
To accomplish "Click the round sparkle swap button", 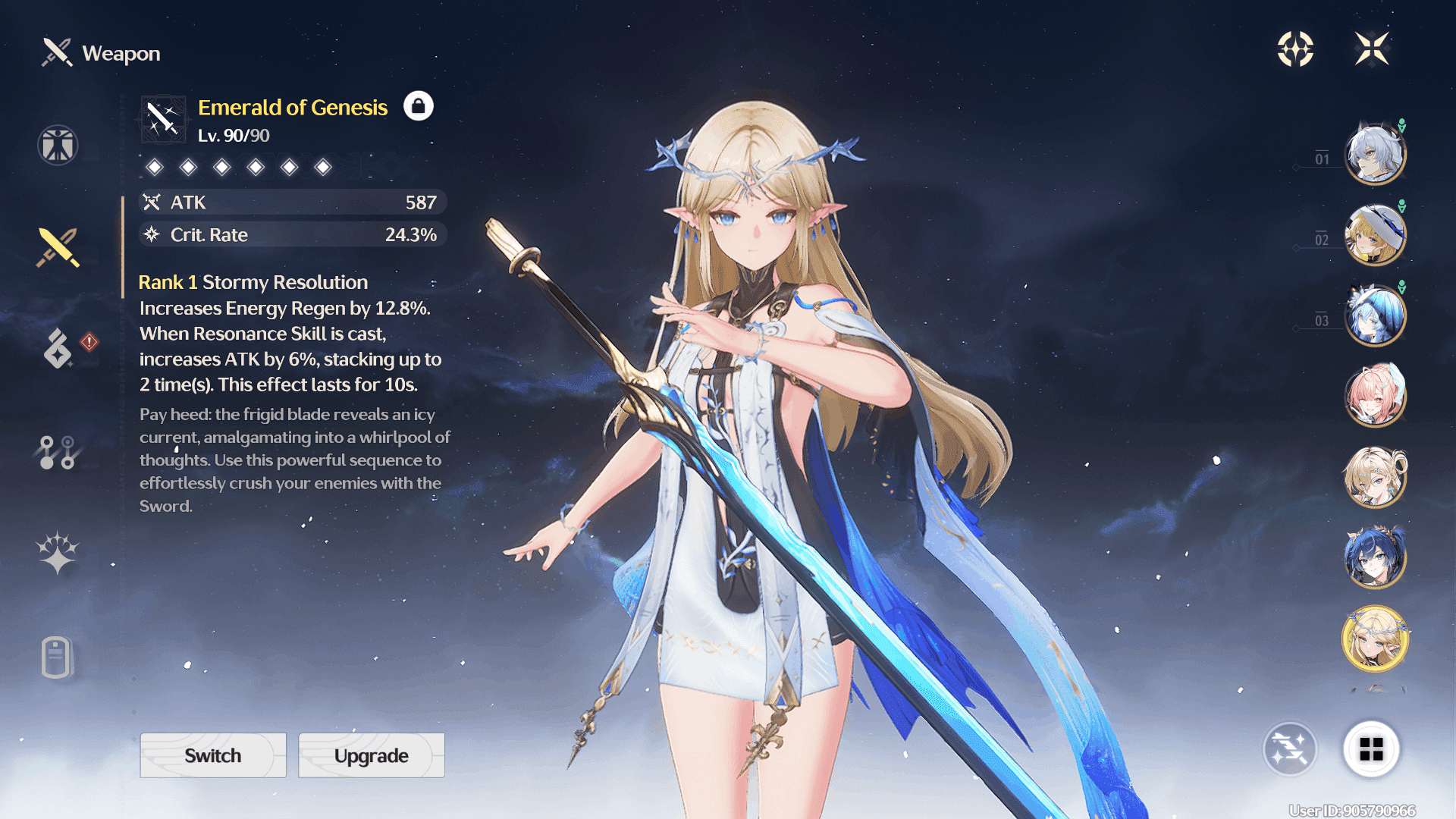I will [1289, 749].
